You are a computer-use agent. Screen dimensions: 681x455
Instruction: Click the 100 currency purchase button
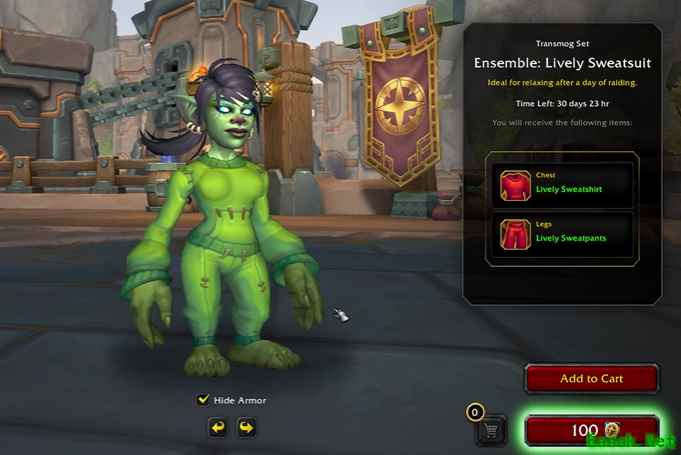pyautogui.click(x=592, y=430)
